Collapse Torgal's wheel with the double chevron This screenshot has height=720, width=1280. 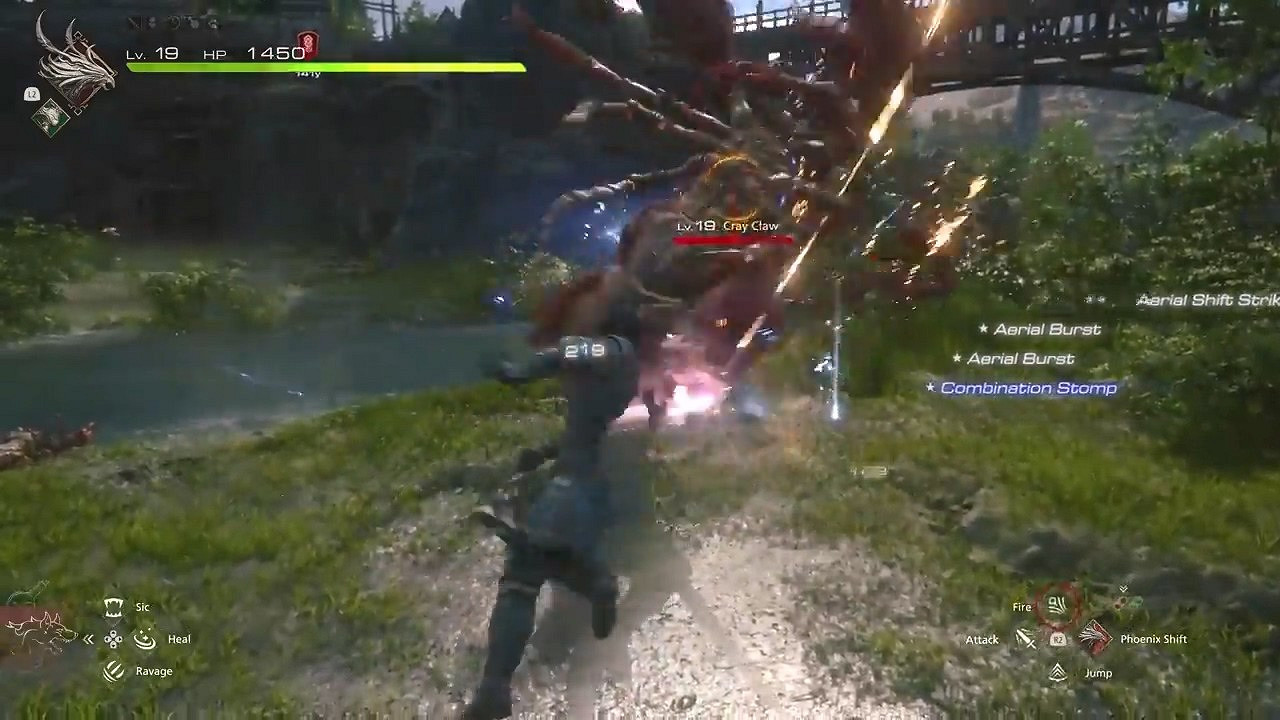click(x=89, y=639)
